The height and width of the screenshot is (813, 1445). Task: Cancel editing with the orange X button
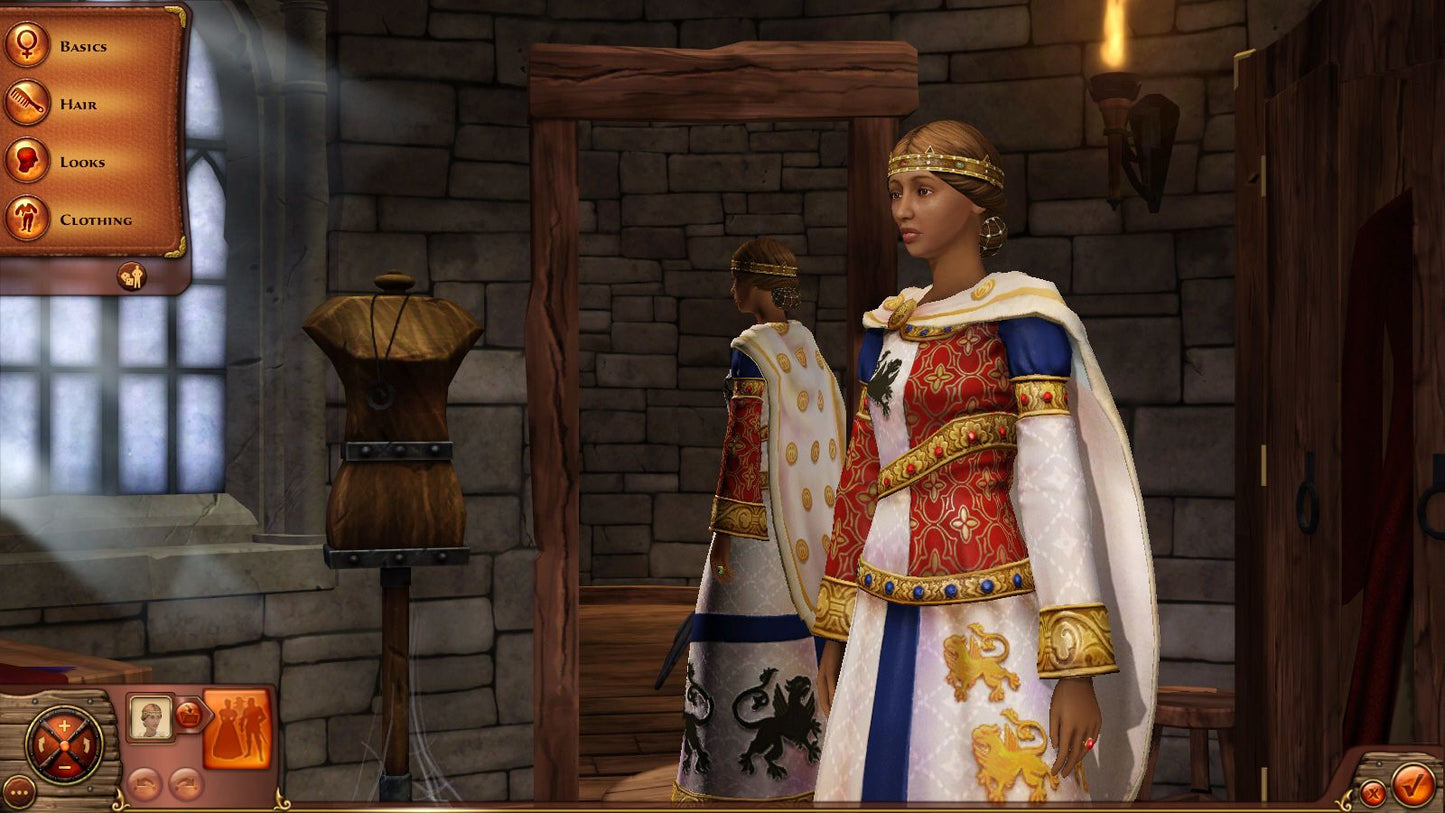[1372, 793]
